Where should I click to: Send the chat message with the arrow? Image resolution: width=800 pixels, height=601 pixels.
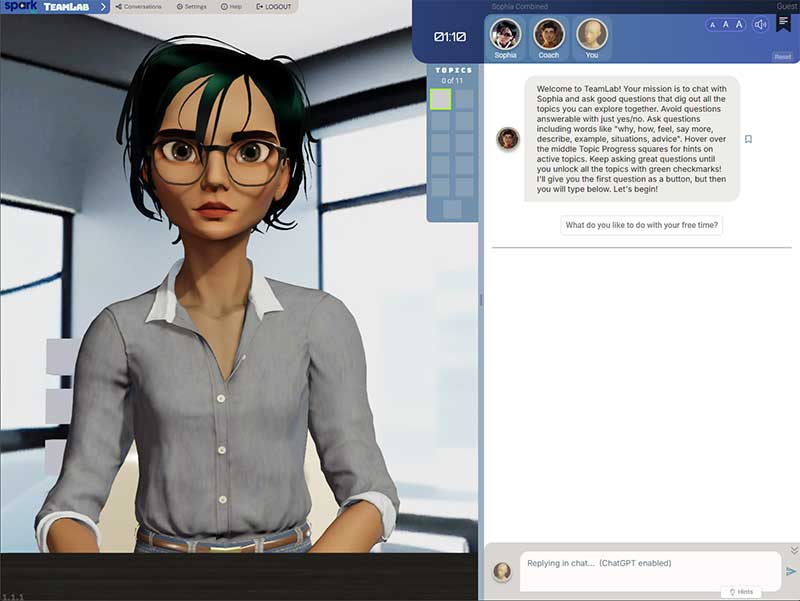click(x=791, y=571)
